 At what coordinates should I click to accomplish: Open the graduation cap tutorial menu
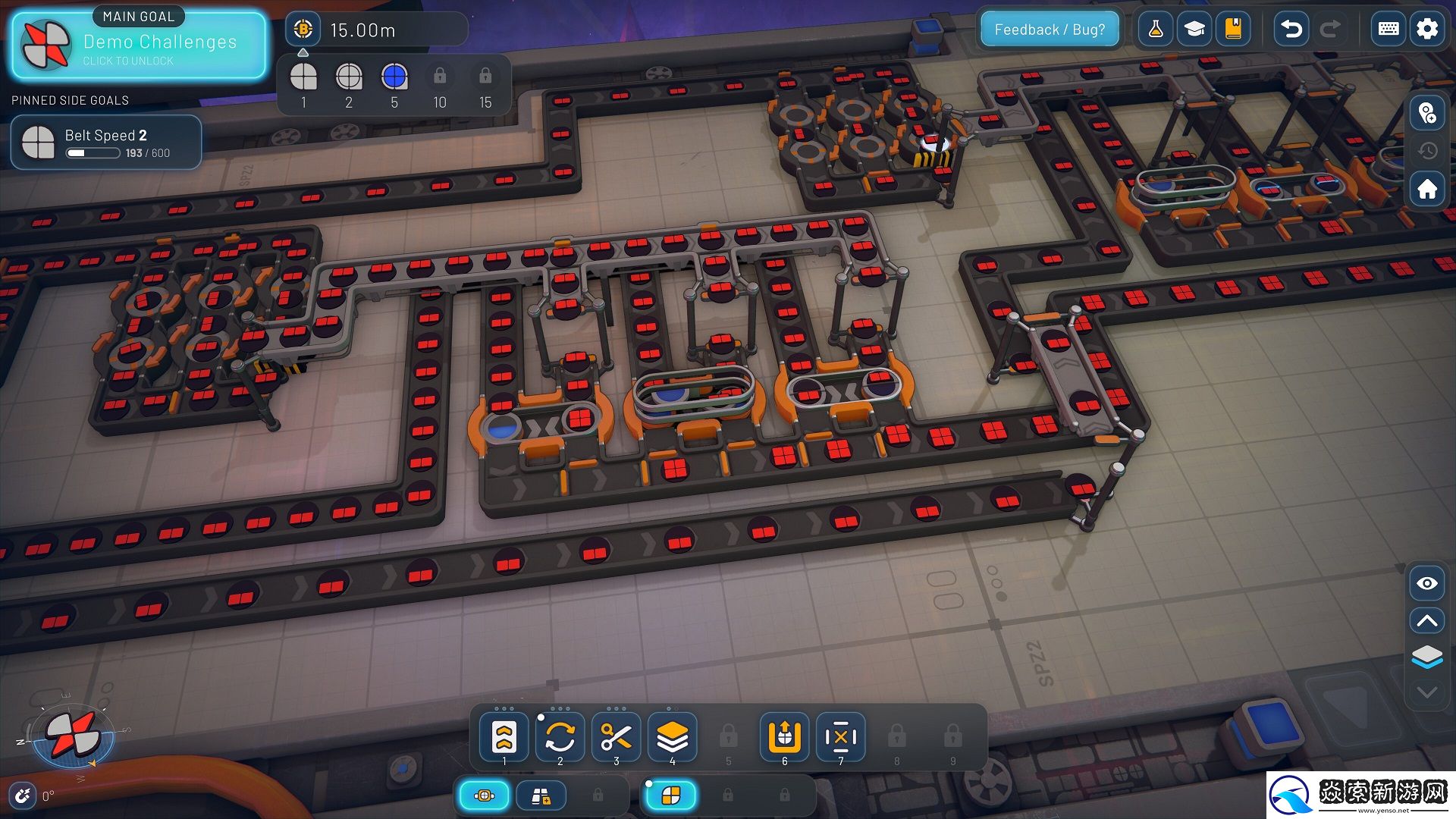click(1195, 30)
